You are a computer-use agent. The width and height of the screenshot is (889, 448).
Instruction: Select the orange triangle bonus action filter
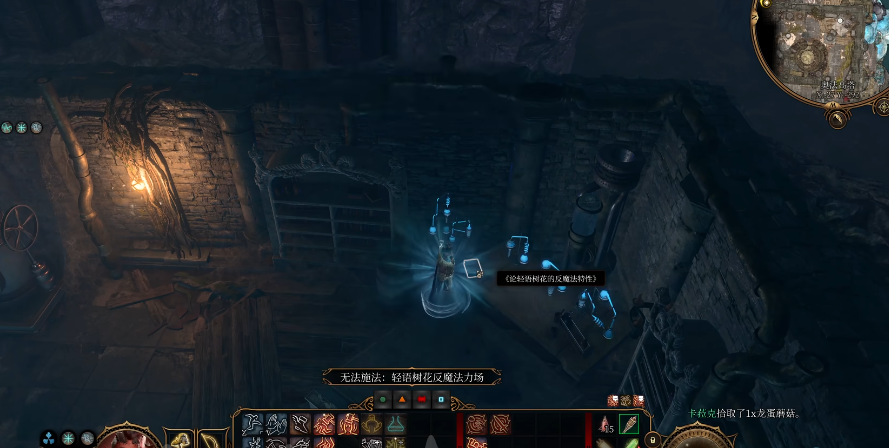(401, 400)
